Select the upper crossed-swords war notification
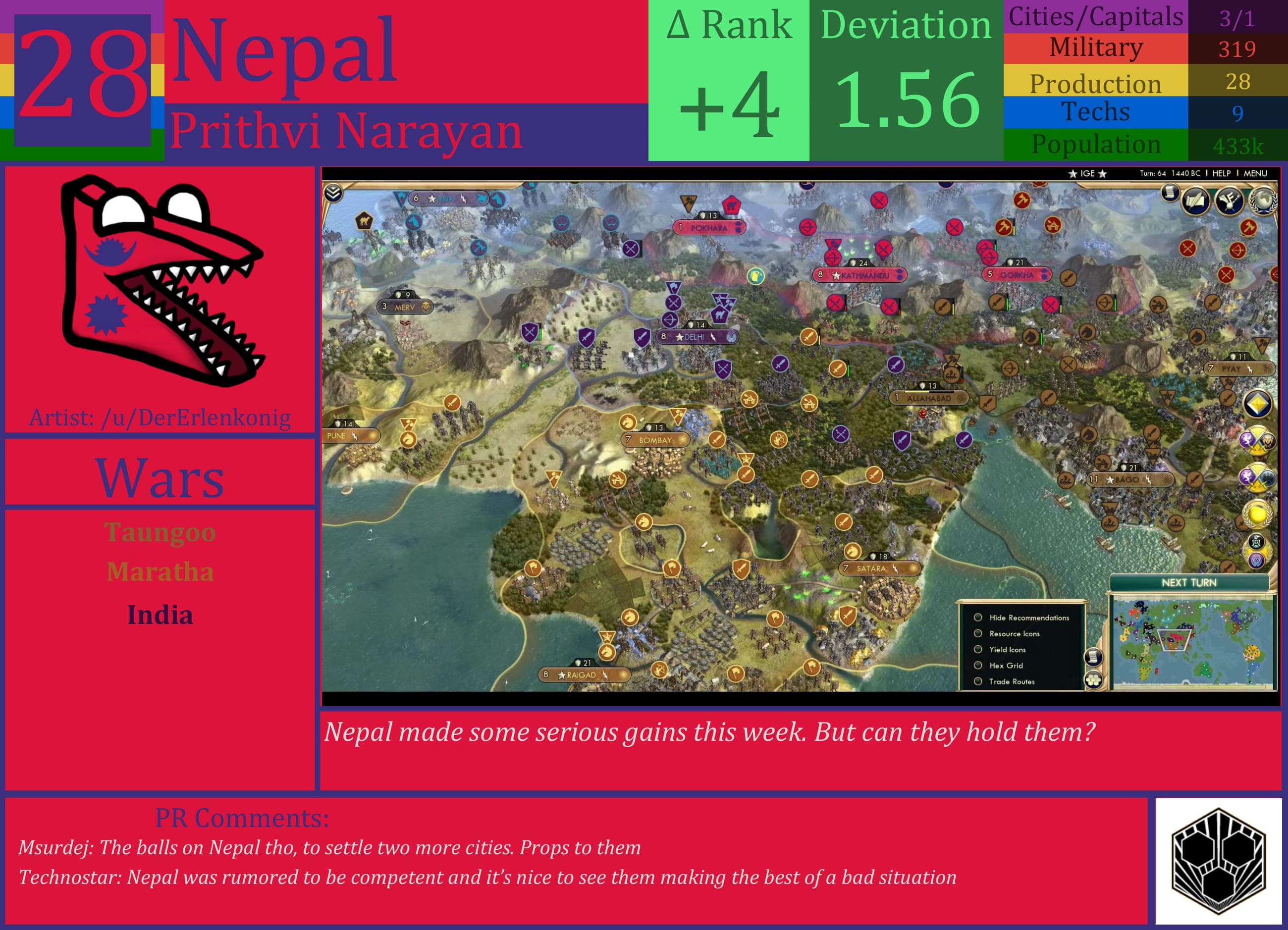1288x930 pixels. click(1256, 441)
